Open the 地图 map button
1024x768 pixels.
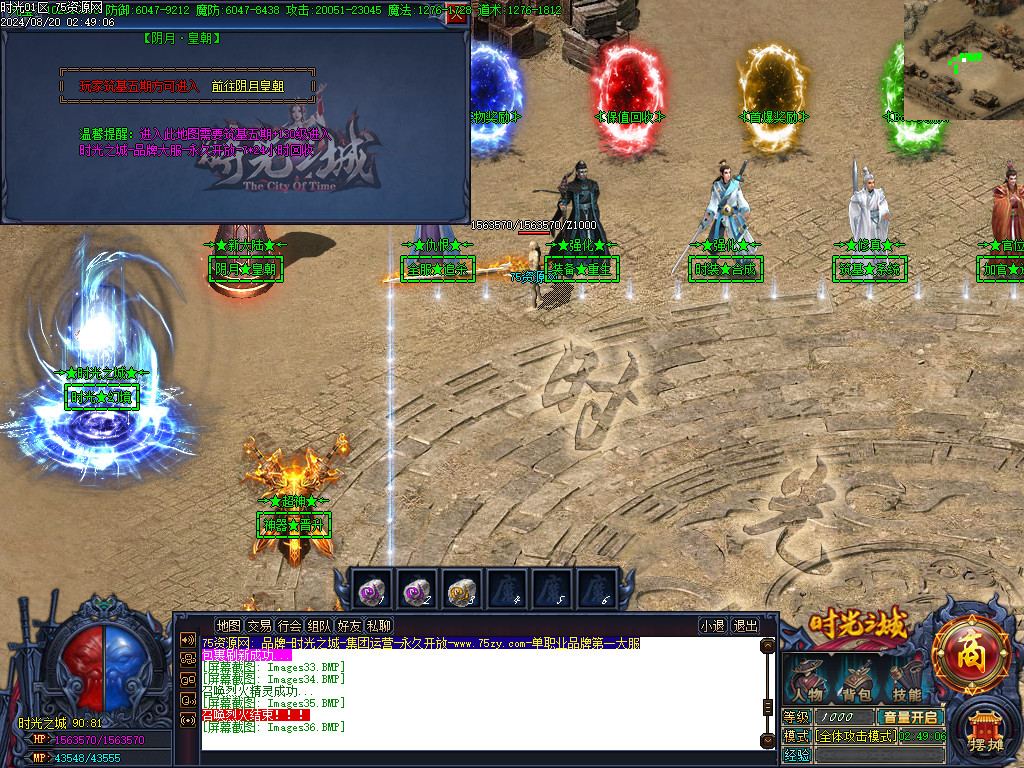pyautogui.click(x=229, y=626)
